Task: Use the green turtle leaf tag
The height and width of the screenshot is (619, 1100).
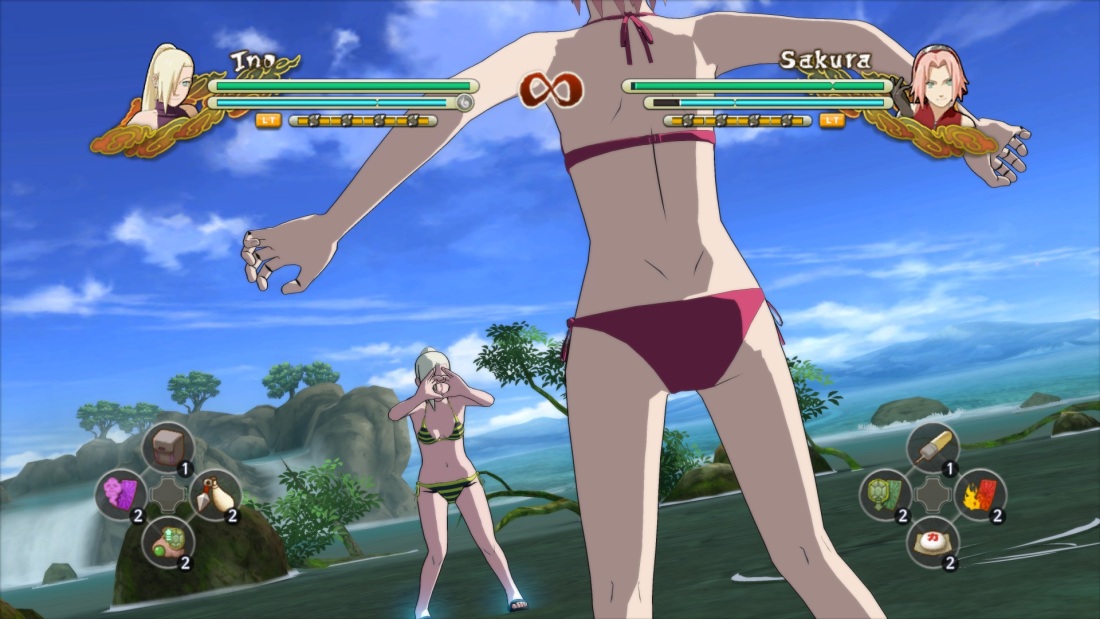Action: (884, 494)
